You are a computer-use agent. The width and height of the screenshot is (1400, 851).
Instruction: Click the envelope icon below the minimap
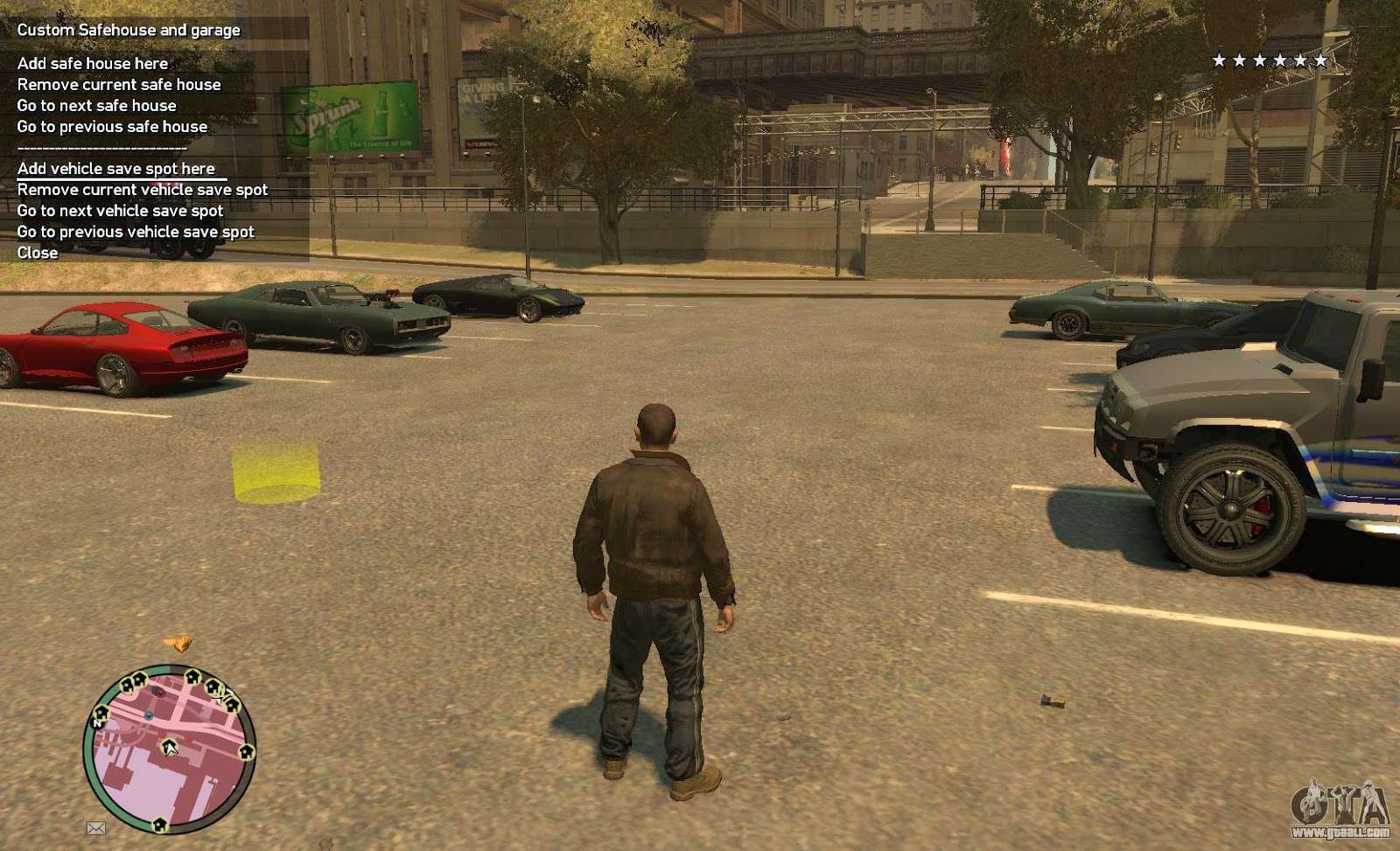click(96, 827)
